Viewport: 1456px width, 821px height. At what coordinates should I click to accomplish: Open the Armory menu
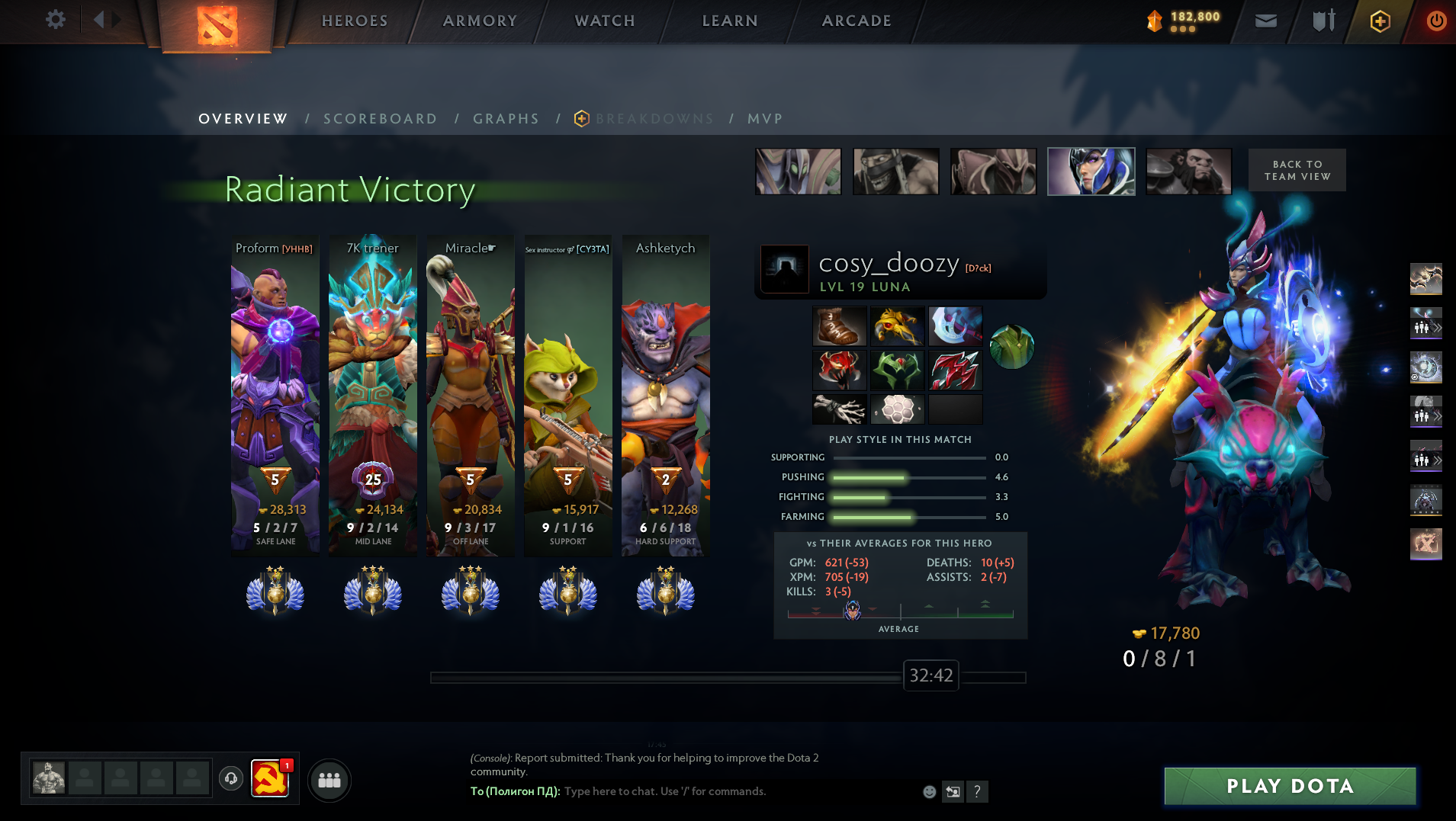tap(480, 21)
